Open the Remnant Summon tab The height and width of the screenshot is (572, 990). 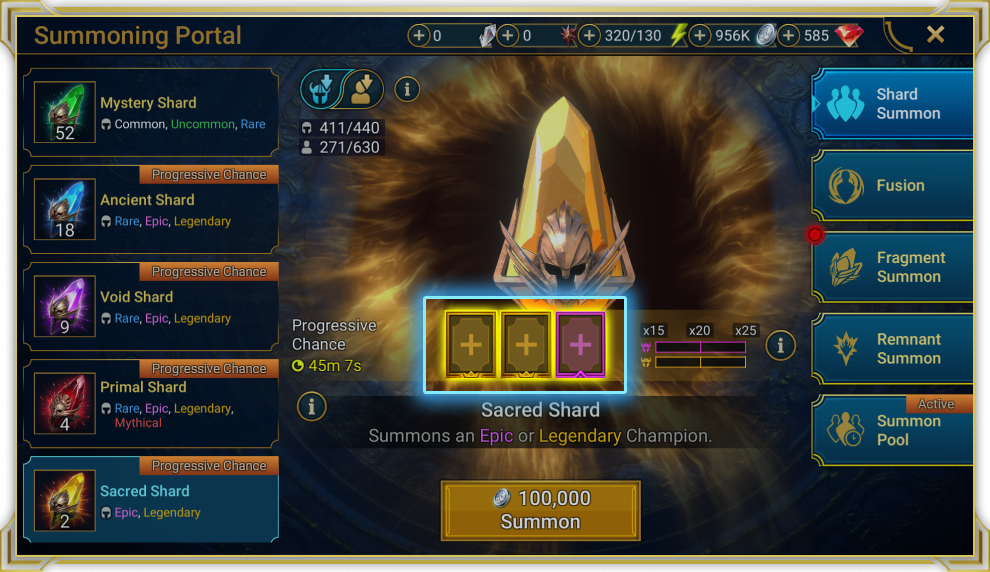coord(892,349)
